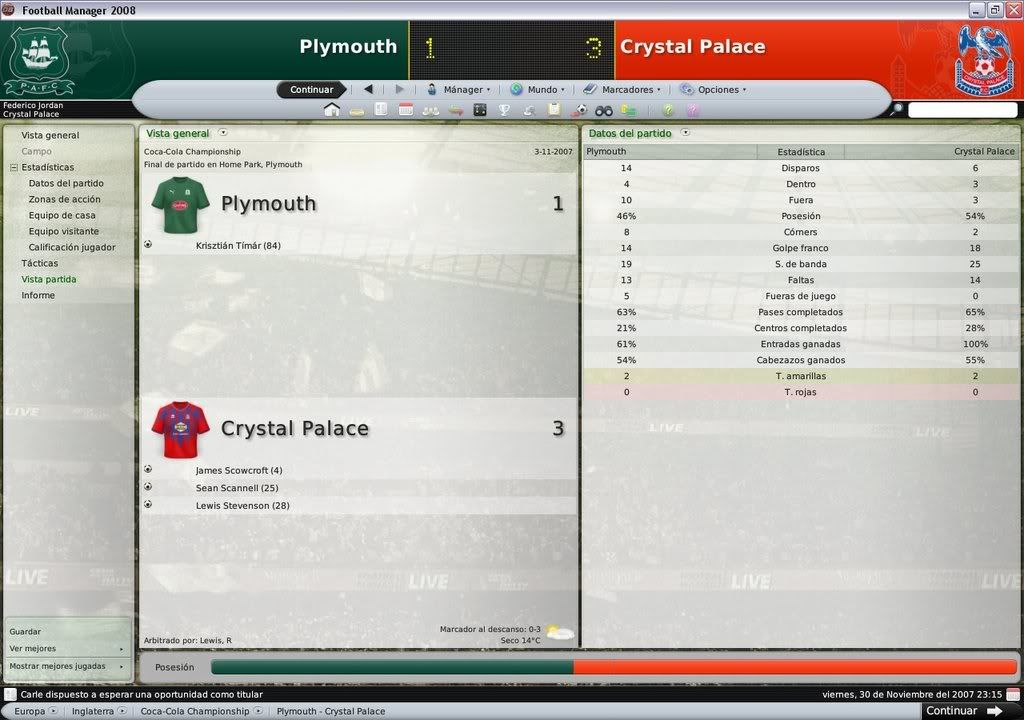
Task: Open the Mánager dropdown menu
Action: click(459, 90)
